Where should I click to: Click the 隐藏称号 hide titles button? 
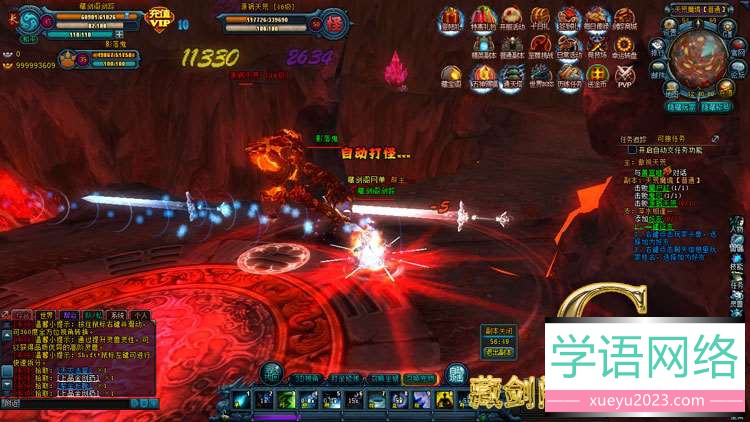click(715, 105)
